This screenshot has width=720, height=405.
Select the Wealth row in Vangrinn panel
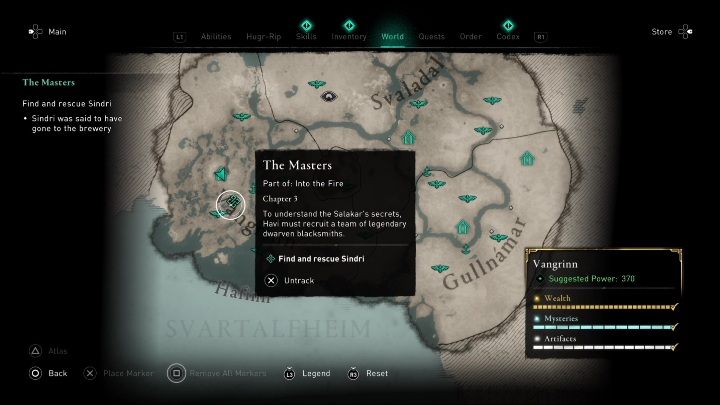(x=602, y=299)
